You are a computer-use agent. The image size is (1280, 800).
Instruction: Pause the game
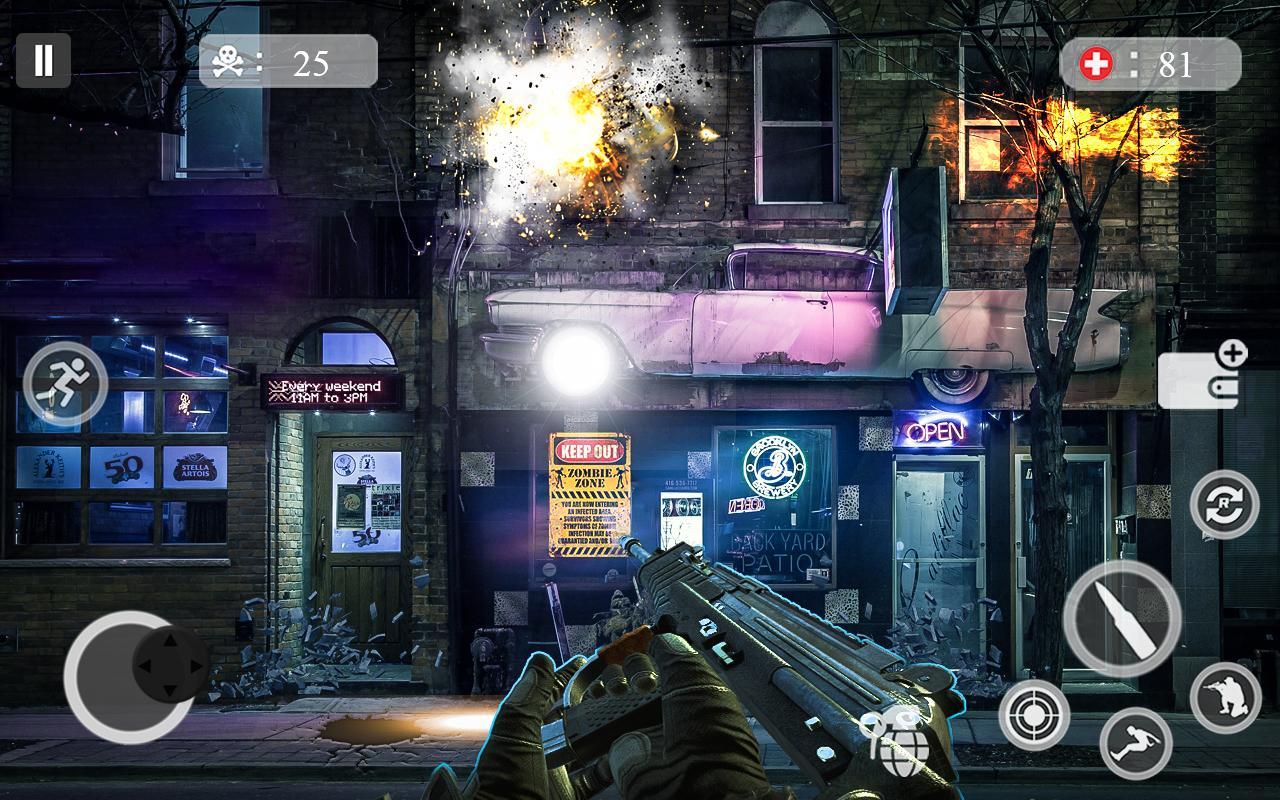coord(43,60)
